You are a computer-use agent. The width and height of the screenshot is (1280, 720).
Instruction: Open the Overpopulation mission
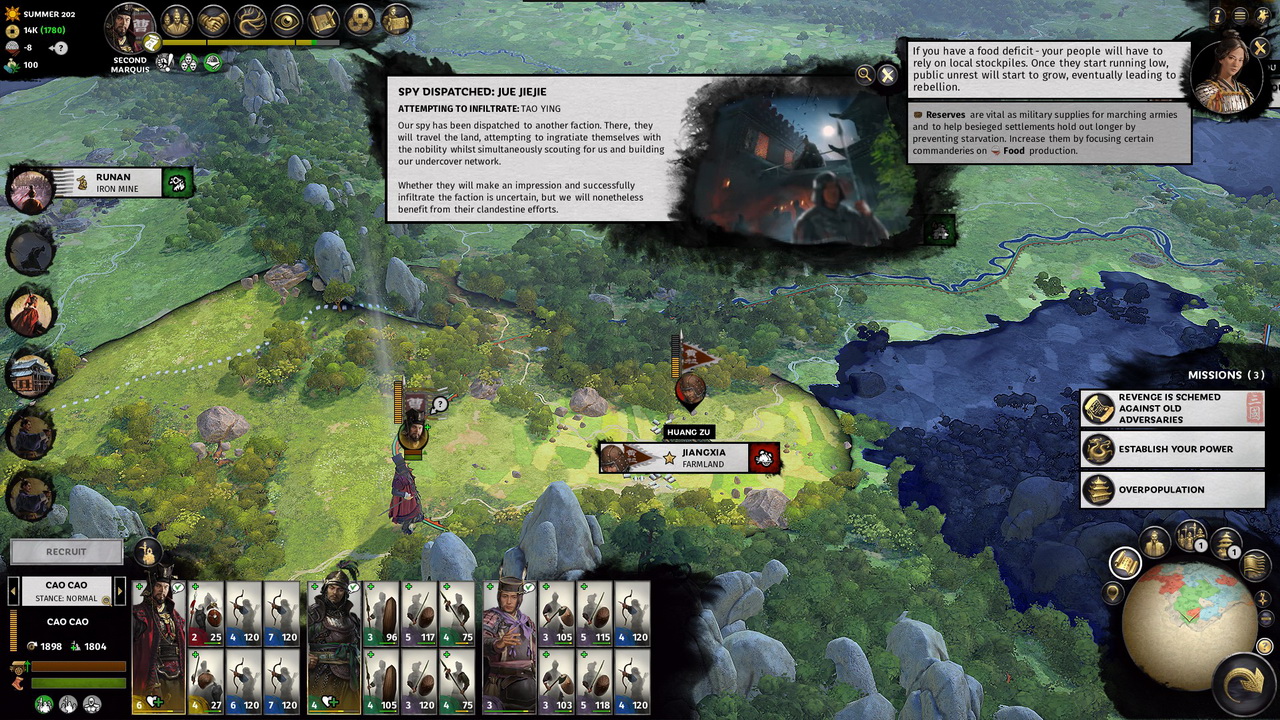coord(1172,490)
